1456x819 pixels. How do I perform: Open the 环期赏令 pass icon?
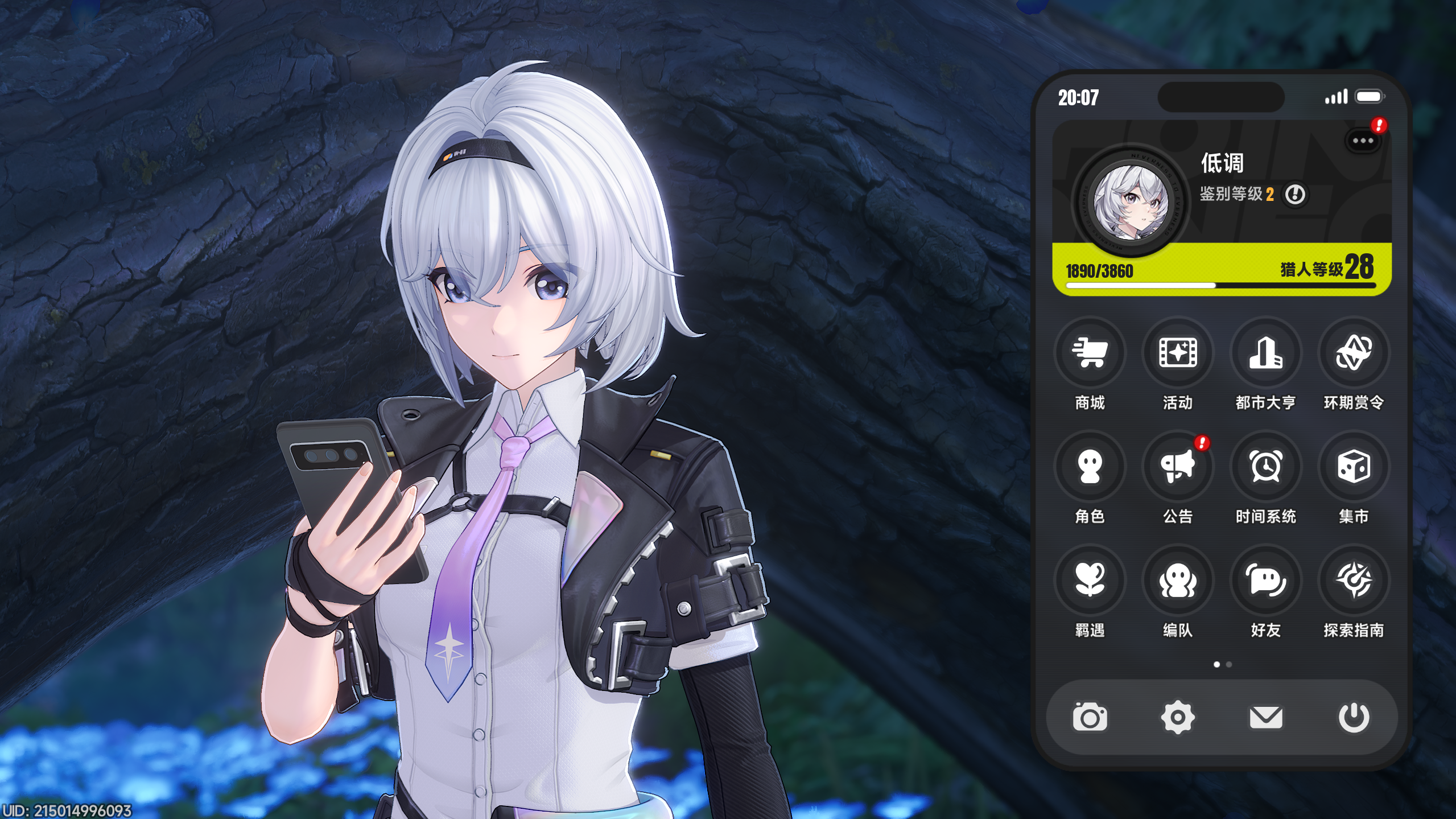click(x=1354, y=353)
